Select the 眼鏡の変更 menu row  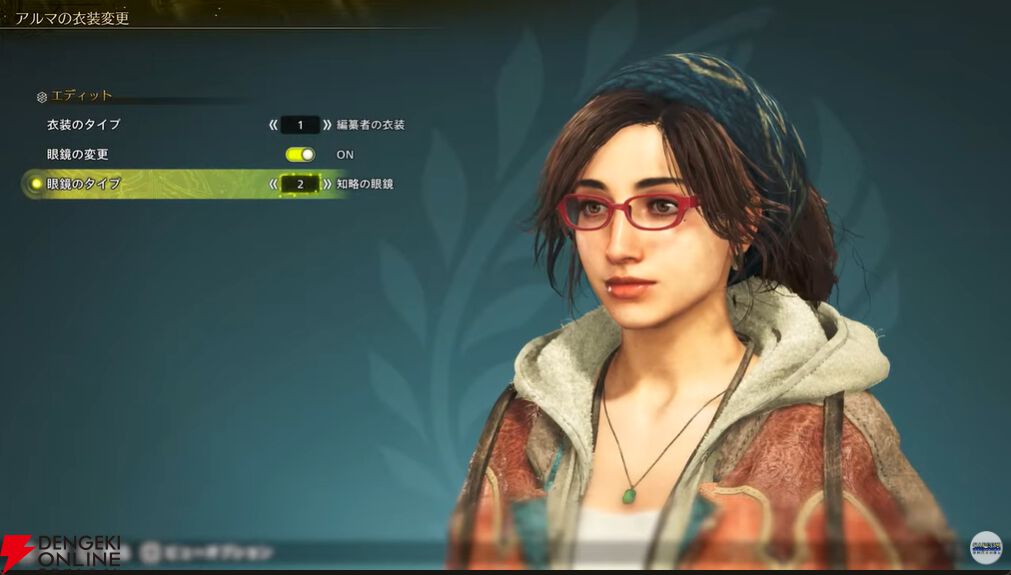click(77, 154)
